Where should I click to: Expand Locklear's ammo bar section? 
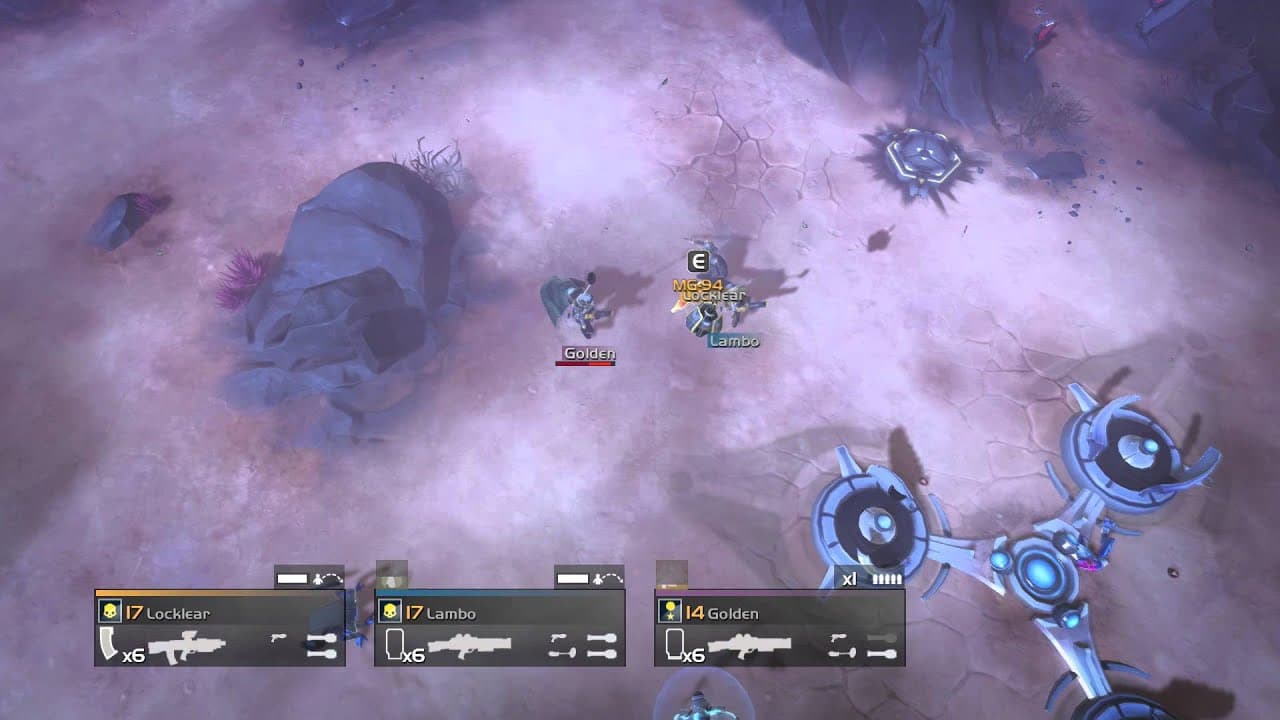tap(291, 579)
